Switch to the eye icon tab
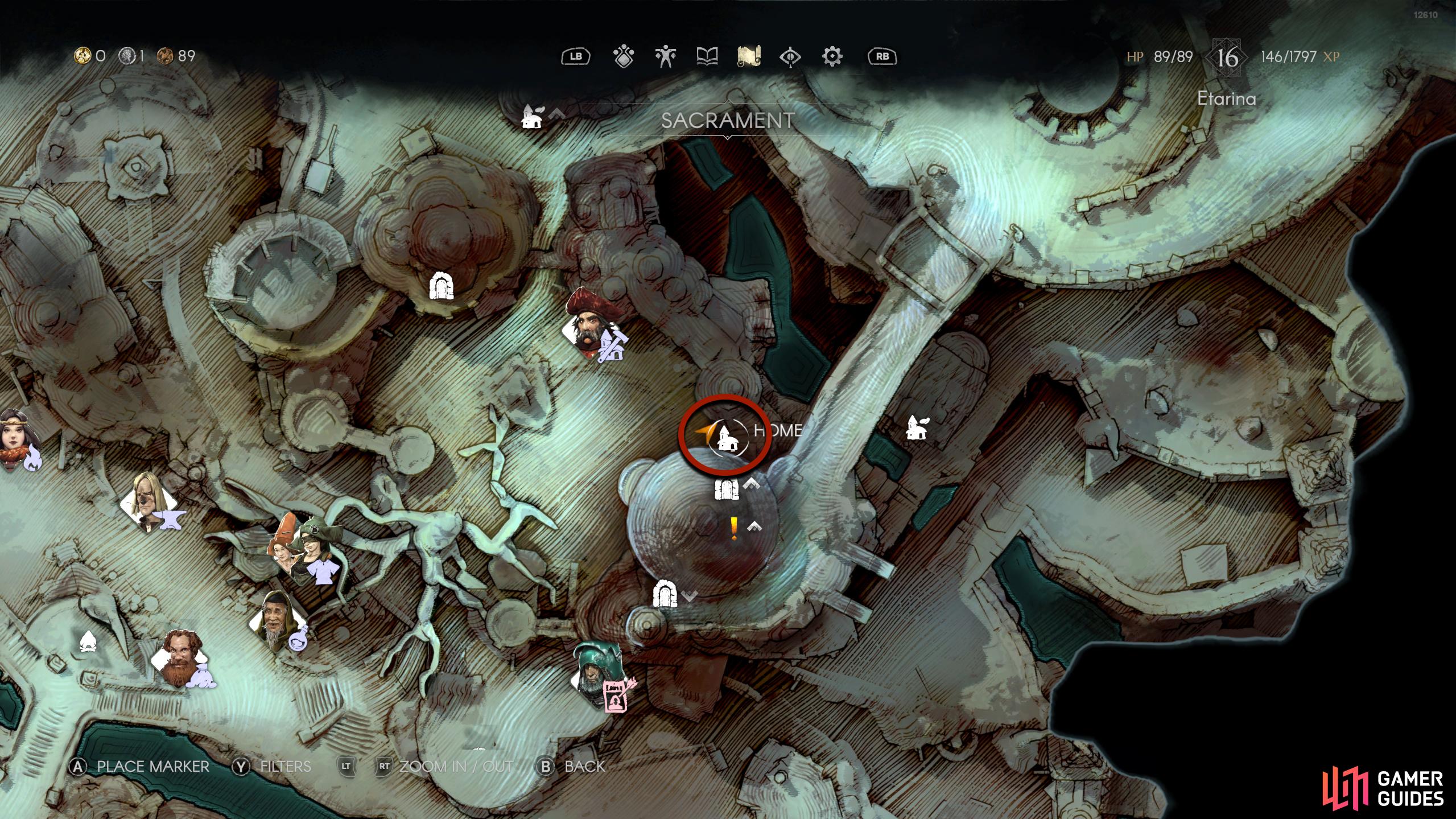This screenshot has height=819, width=1456. pyautogui.click(x=790, y=56)
